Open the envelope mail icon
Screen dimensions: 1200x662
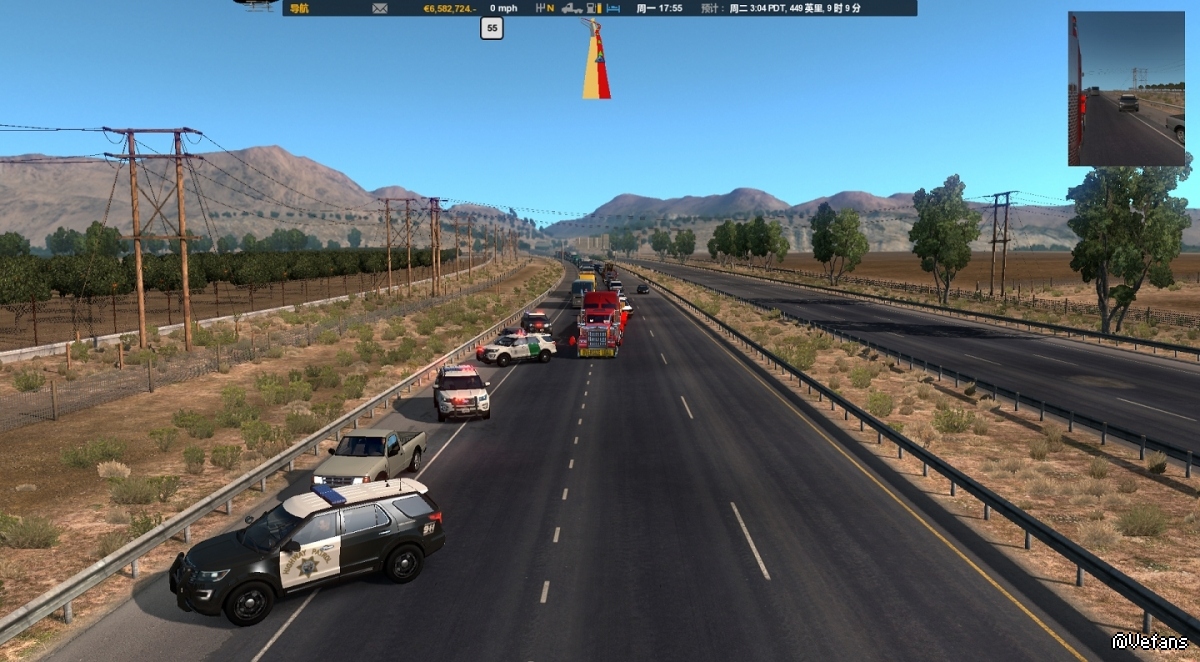(380, 8)
